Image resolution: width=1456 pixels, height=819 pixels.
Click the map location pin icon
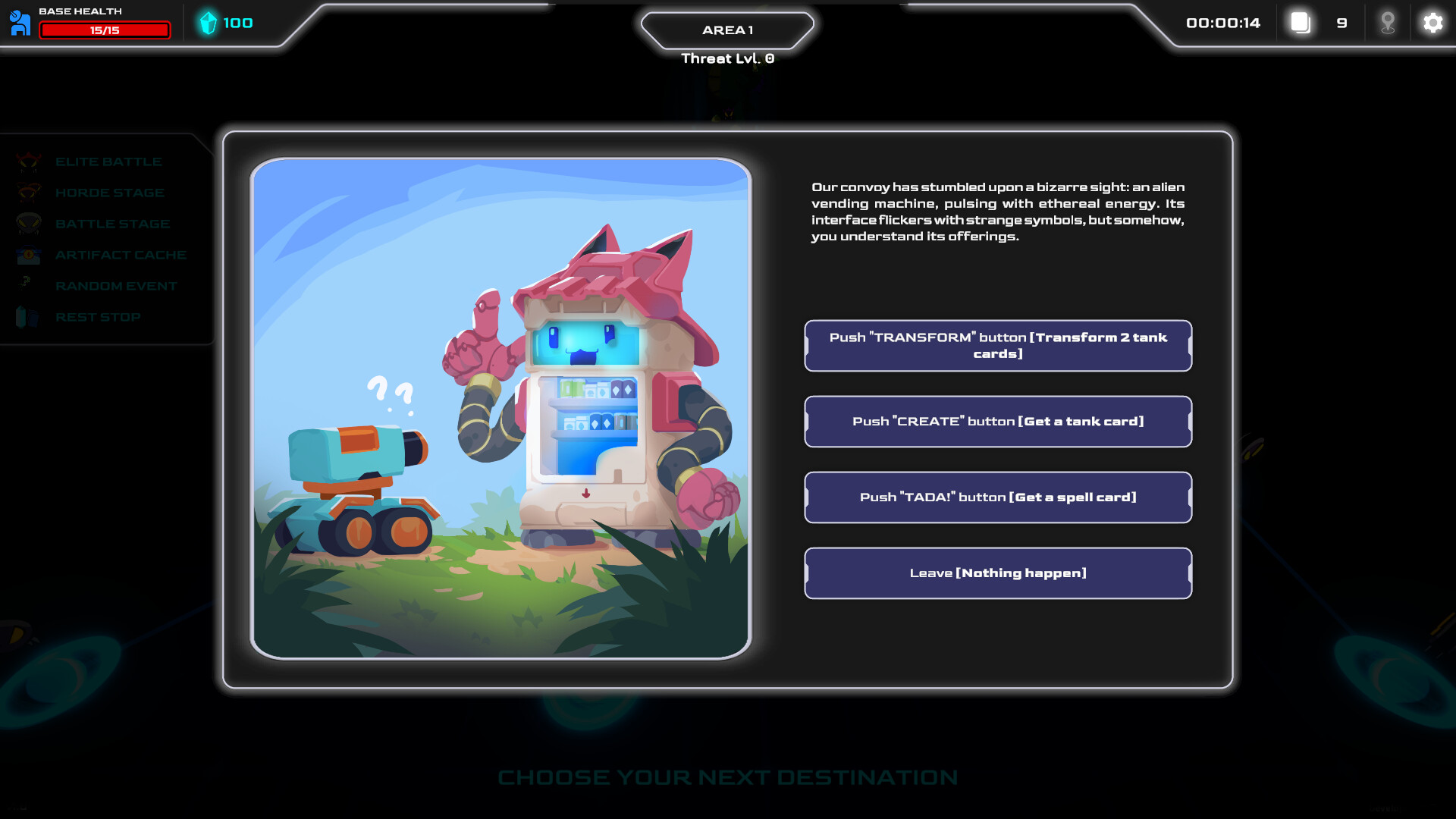tap(1389, 23)
